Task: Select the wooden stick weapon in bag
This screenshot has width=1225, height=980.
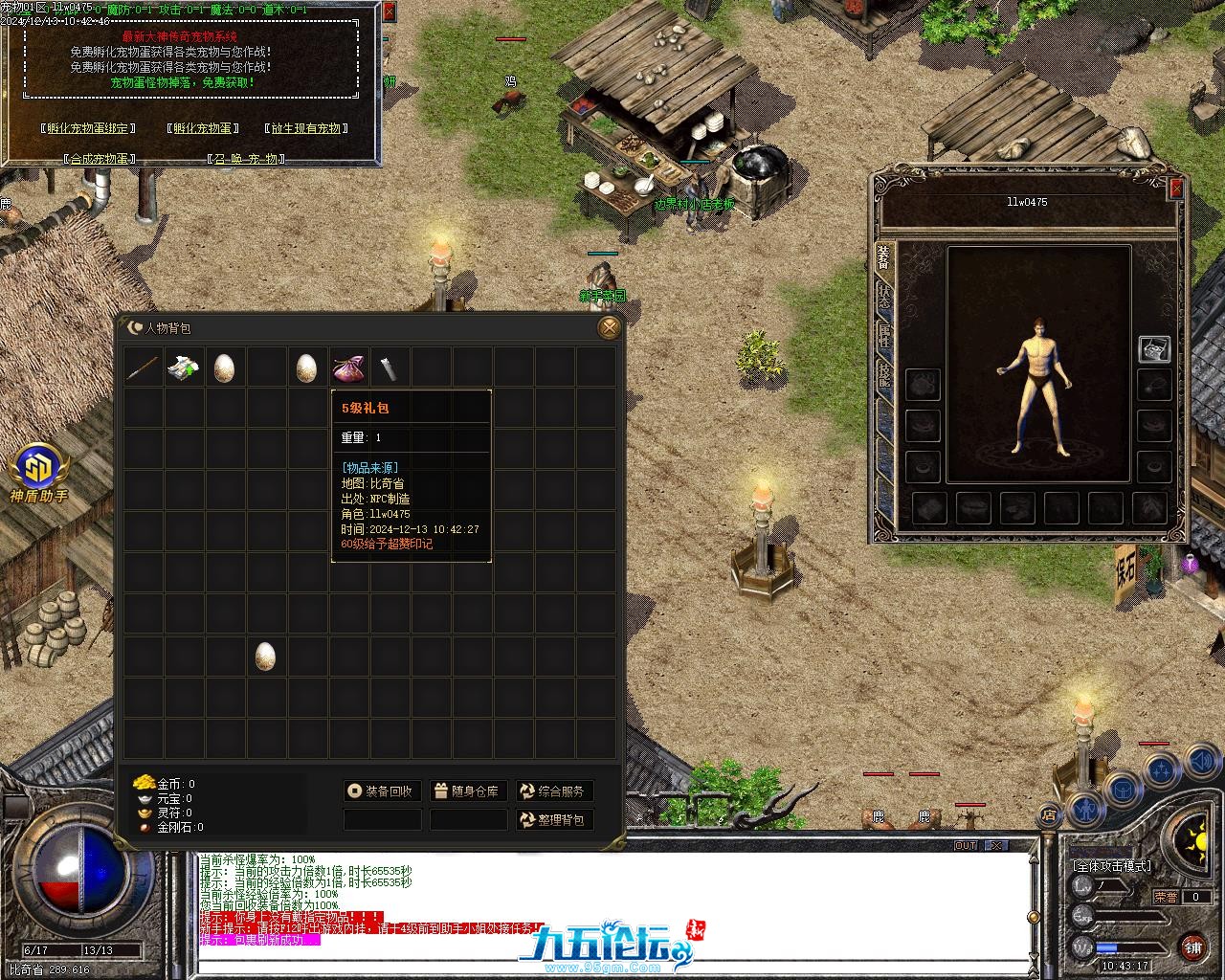Action: pos(143,367)
